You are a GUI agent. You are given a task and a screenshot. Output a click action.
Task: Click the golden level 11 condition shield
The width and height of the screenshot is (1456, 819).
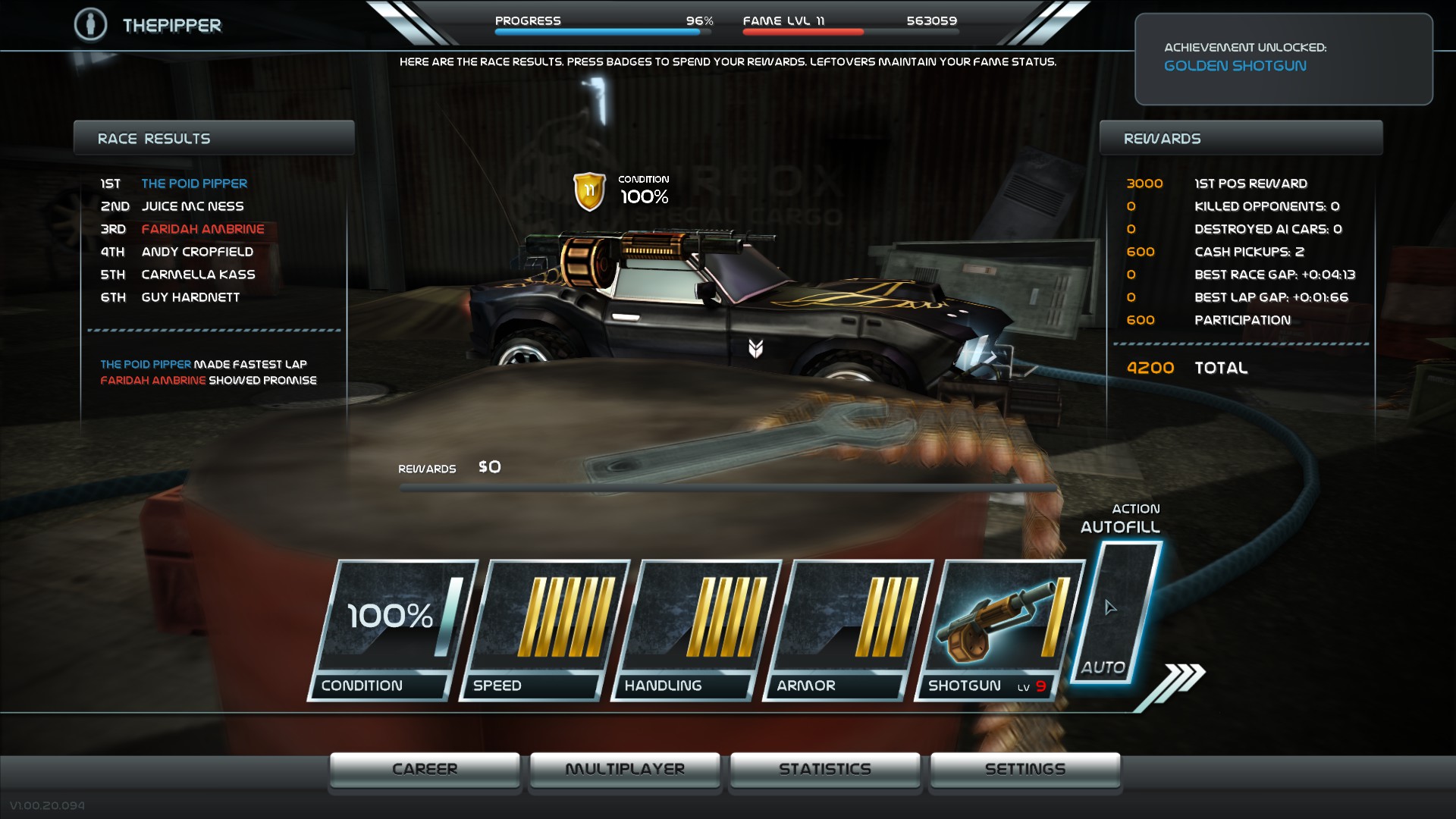tap(591, 192)
